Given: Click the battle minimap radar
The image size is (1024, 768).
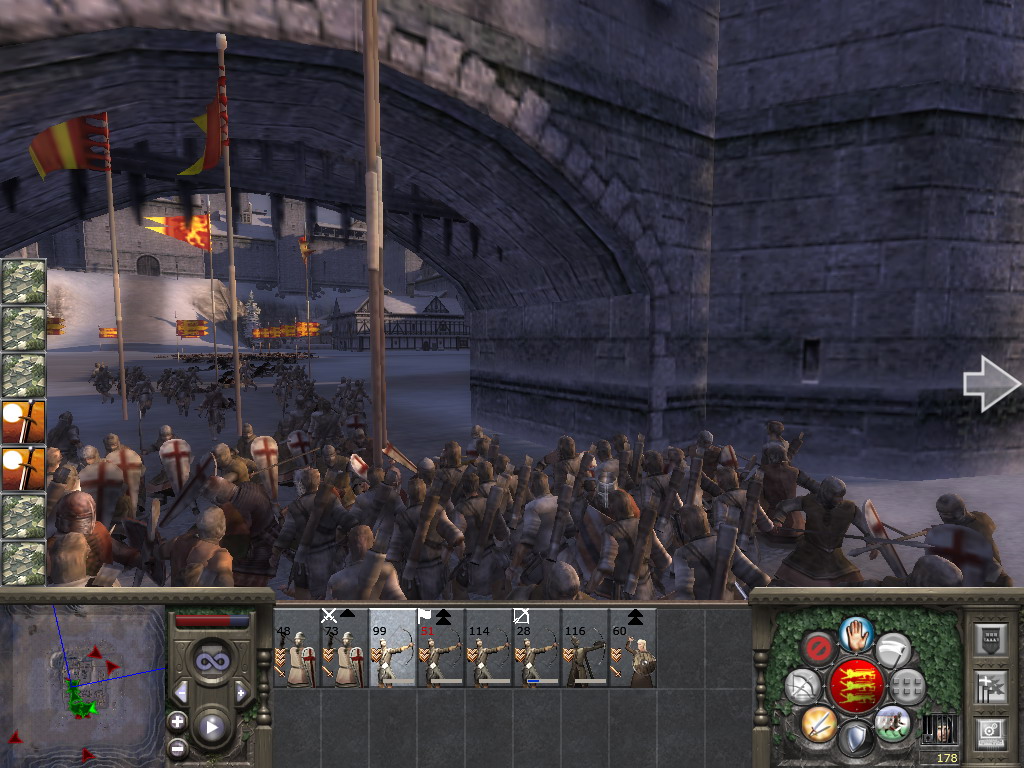Looking at the screenshot, I should coord(82,678).
